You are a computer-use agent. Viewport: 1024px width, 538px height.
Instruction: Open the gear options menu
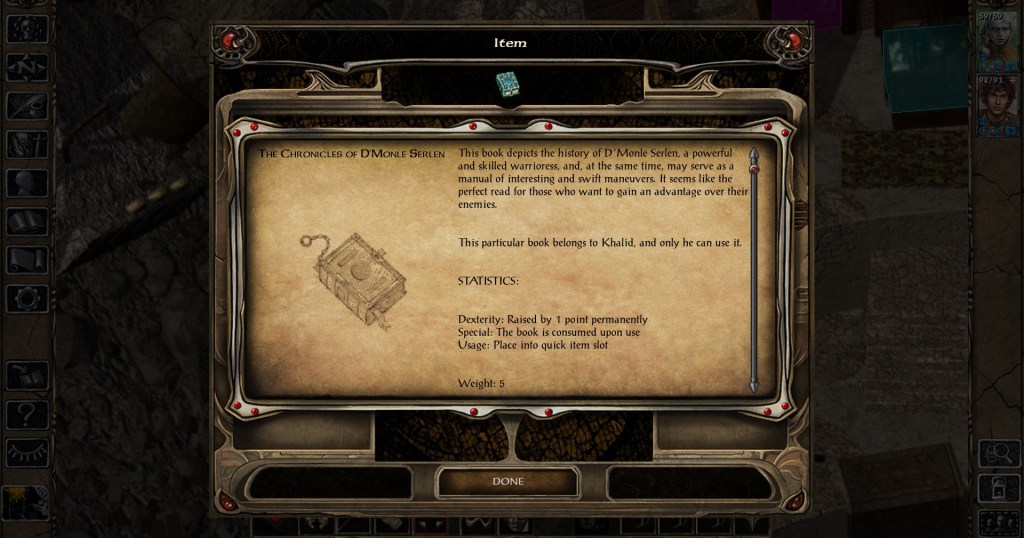[x=27, y=298]
